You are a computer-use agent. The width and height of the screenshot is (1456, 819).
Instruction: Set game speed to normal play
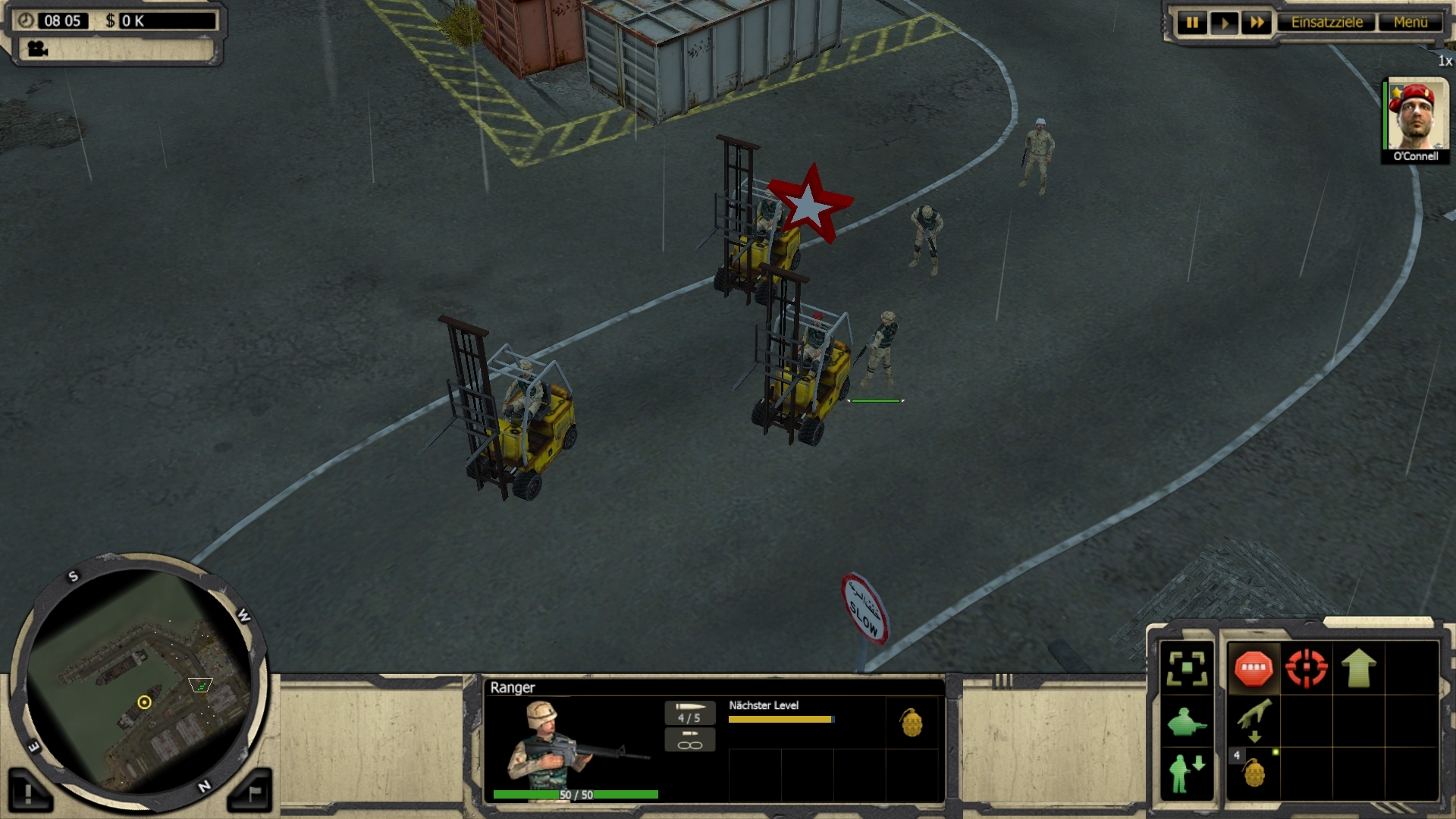tap(1224, 23)
